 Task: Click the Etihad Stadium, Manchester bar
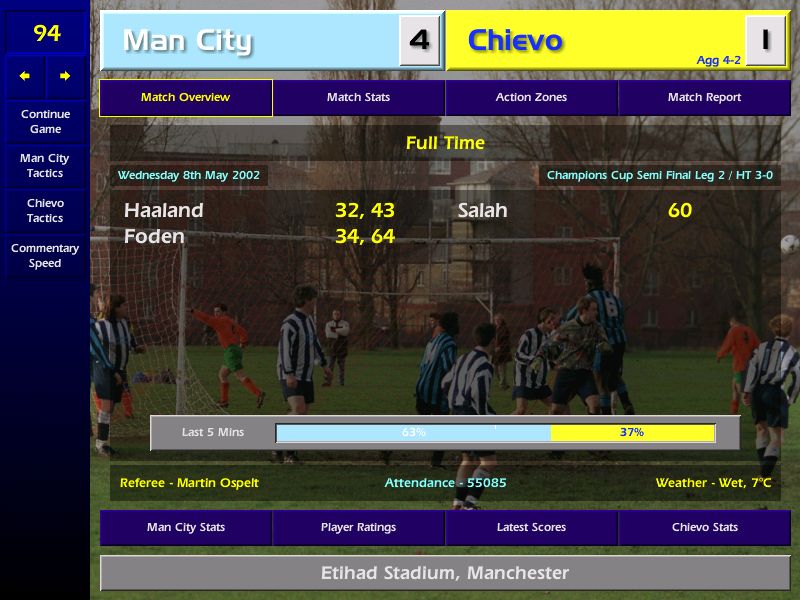click(x=444, y=574)
